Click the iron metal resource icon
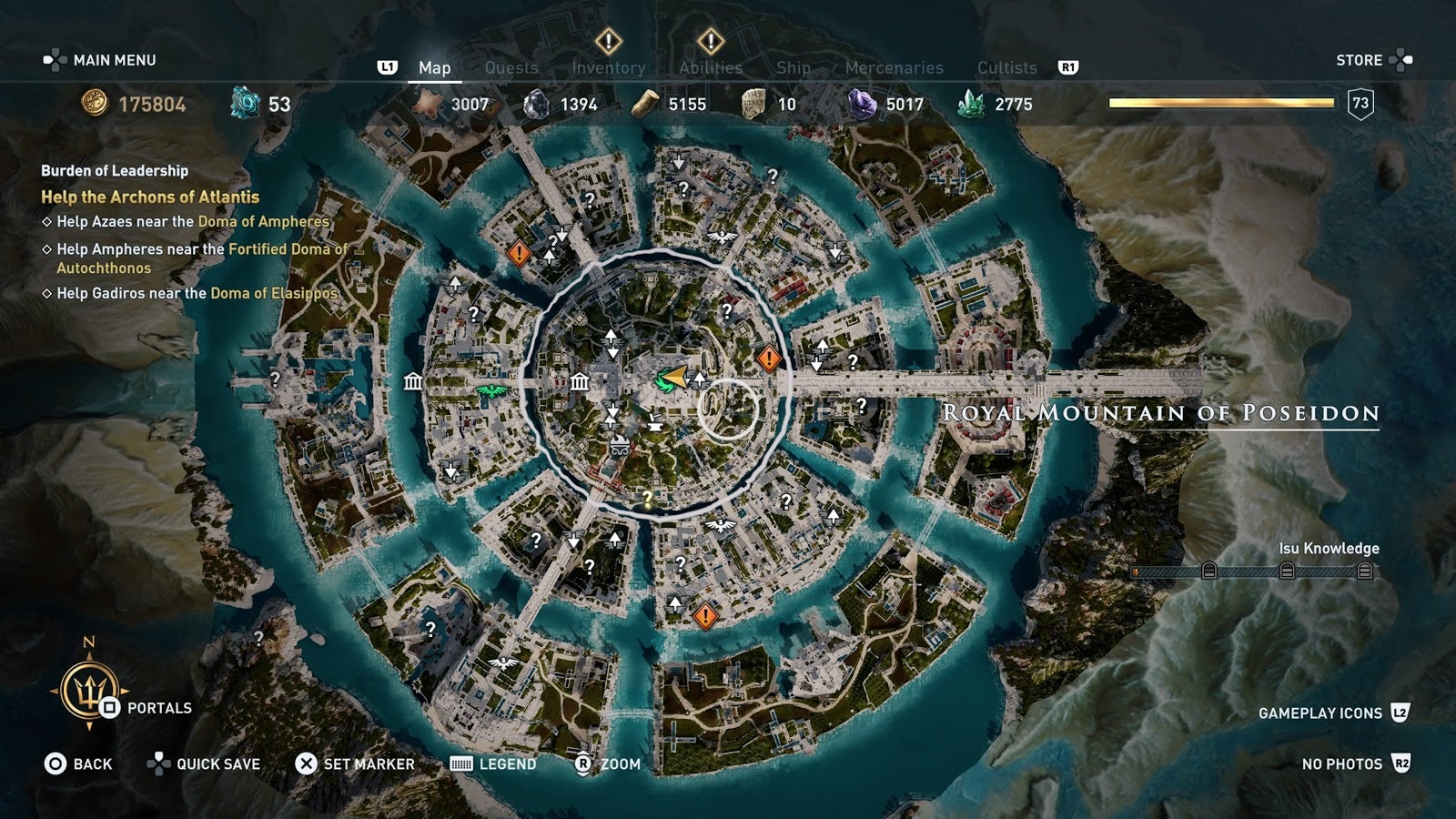 click(x=536, y=104)
